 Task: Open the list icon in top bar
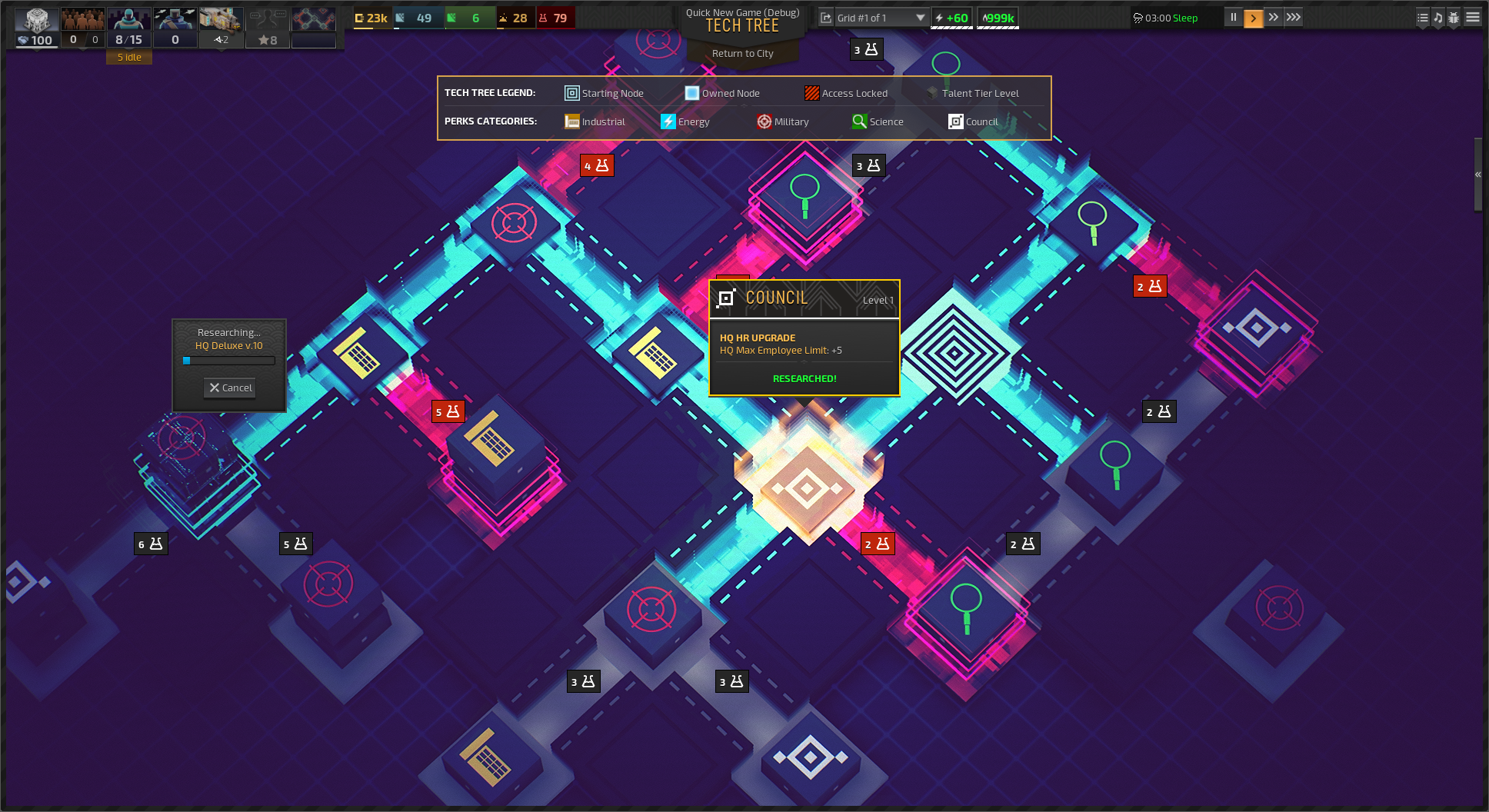(1422, 17)
